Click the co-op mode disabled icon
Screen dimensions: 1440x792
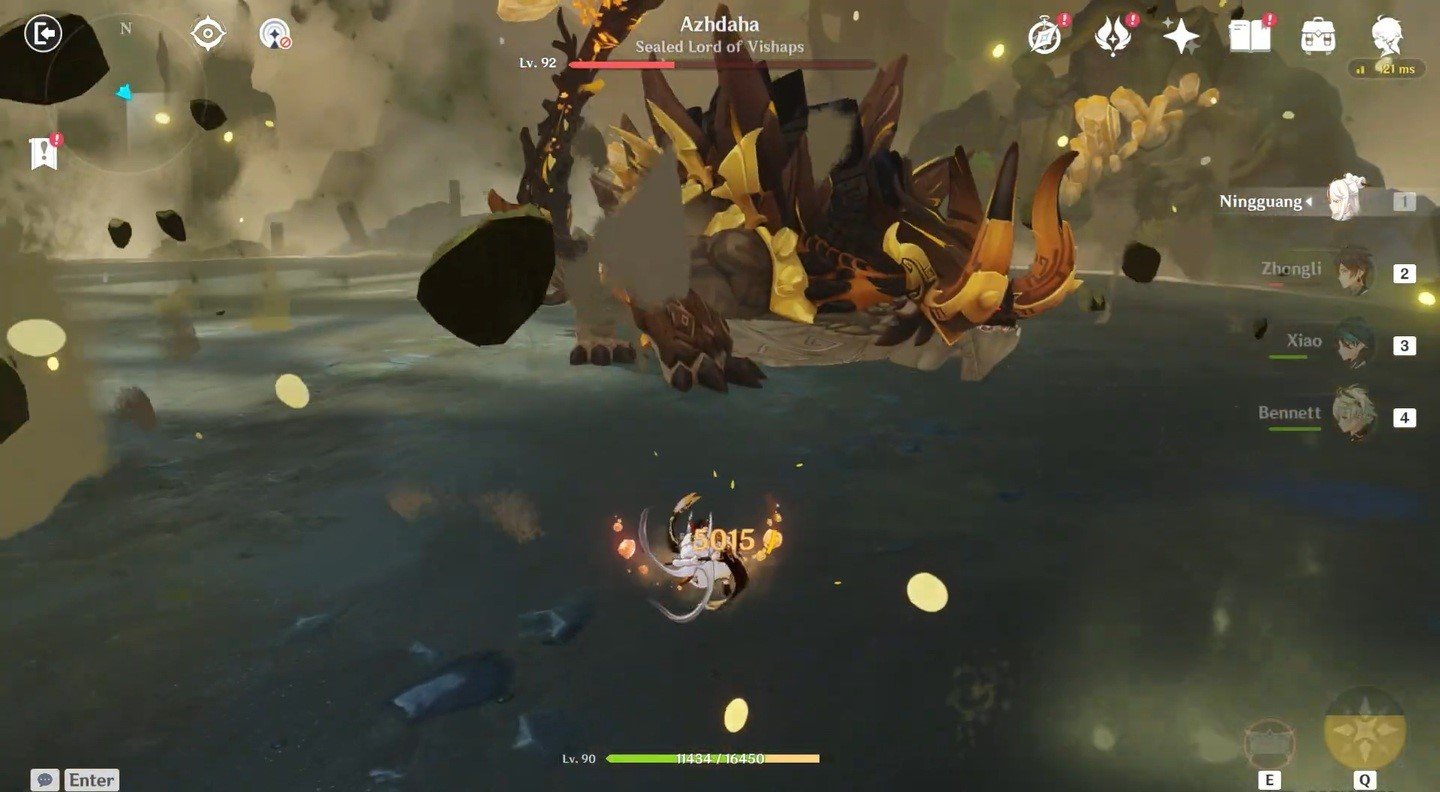coord(274,35)
